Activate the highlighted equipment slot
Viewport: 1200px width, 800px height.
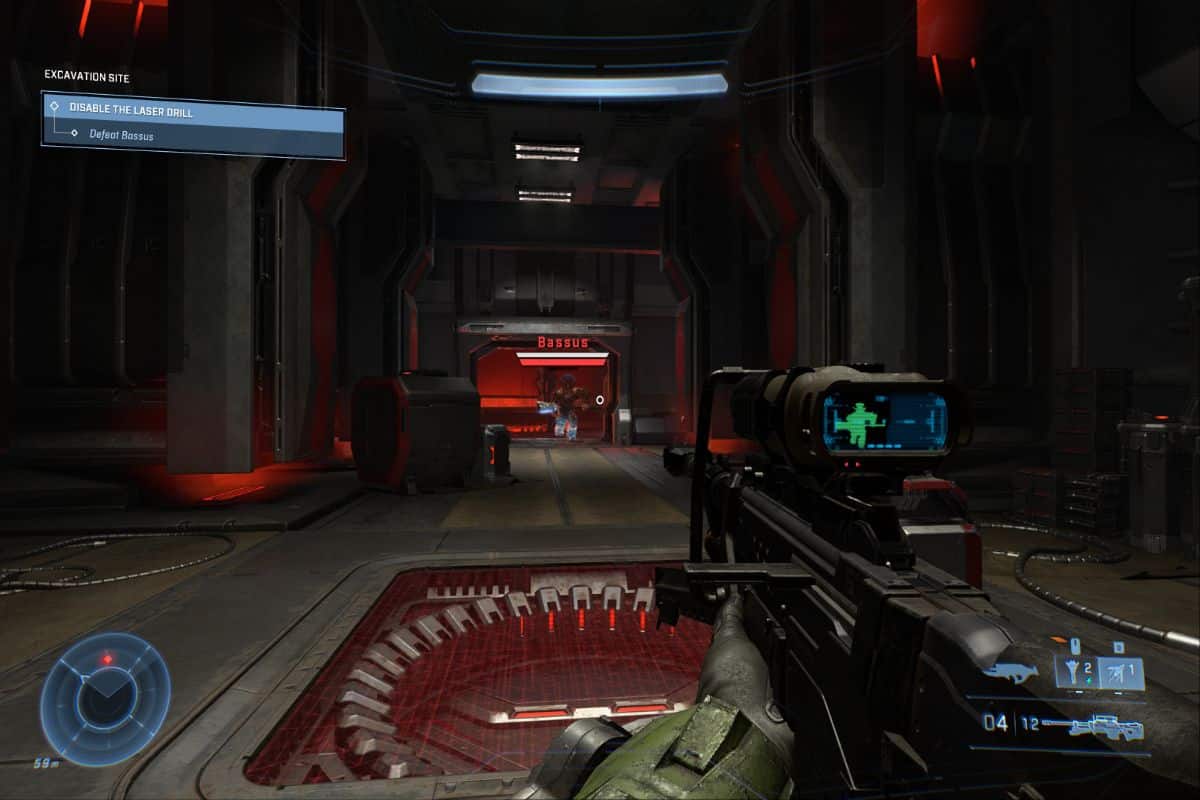[1122, 674]
